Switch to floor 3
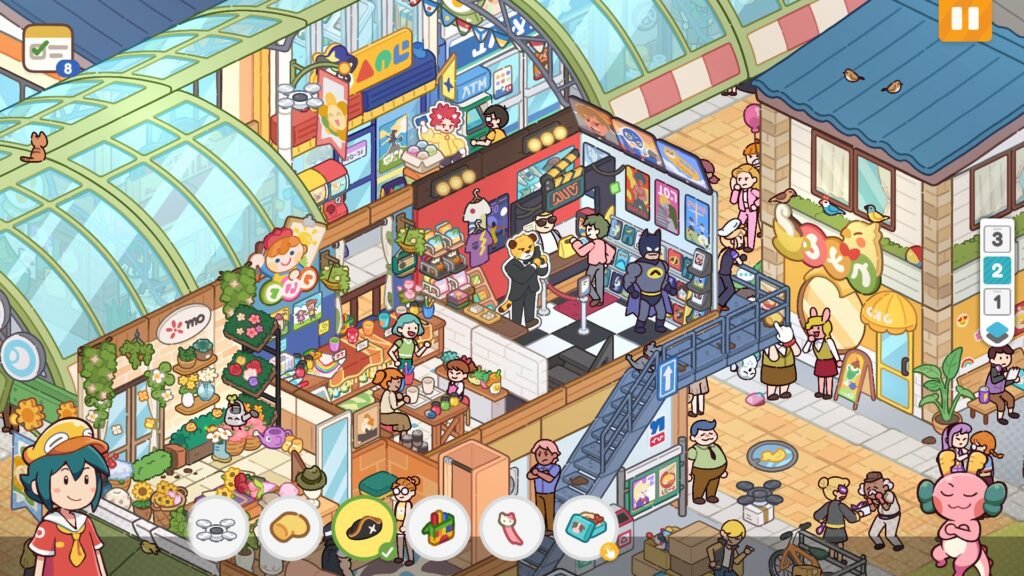Screen dimensions: 1024x576 click(996, 240)
